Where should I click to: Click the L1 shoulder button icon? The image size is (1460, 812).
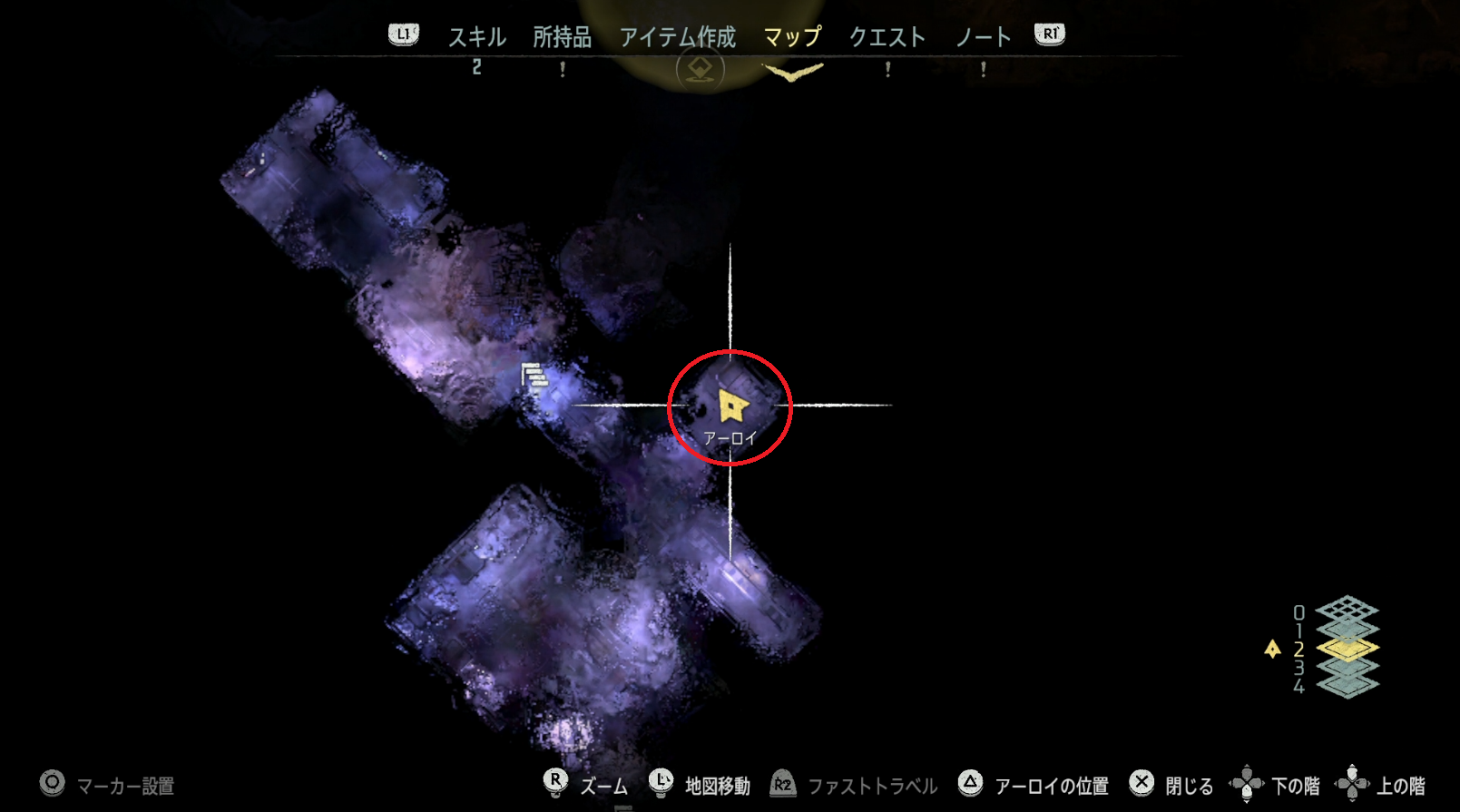[402, 34]
